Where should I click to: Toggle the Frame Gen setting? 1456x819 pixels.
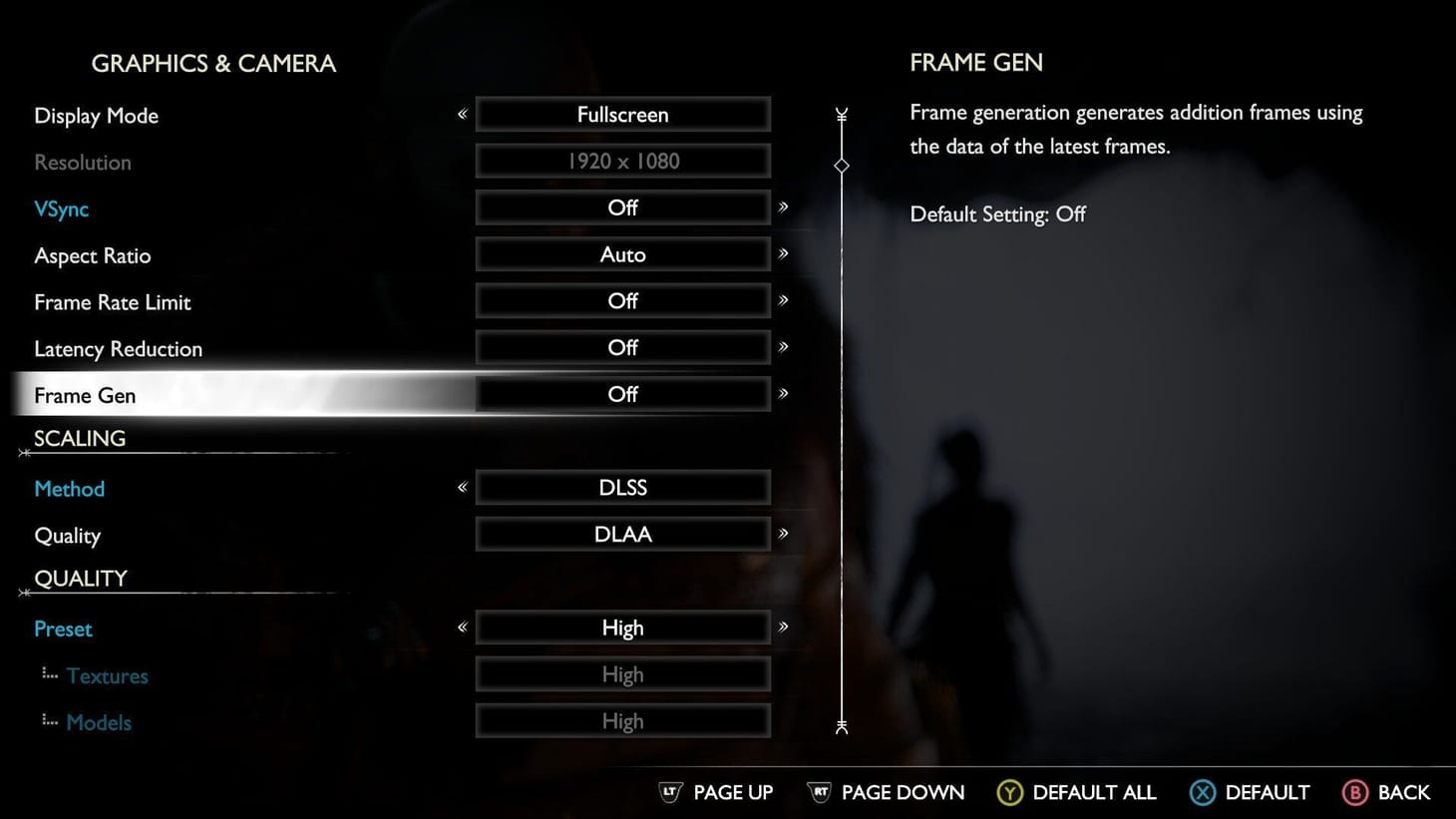623,394
